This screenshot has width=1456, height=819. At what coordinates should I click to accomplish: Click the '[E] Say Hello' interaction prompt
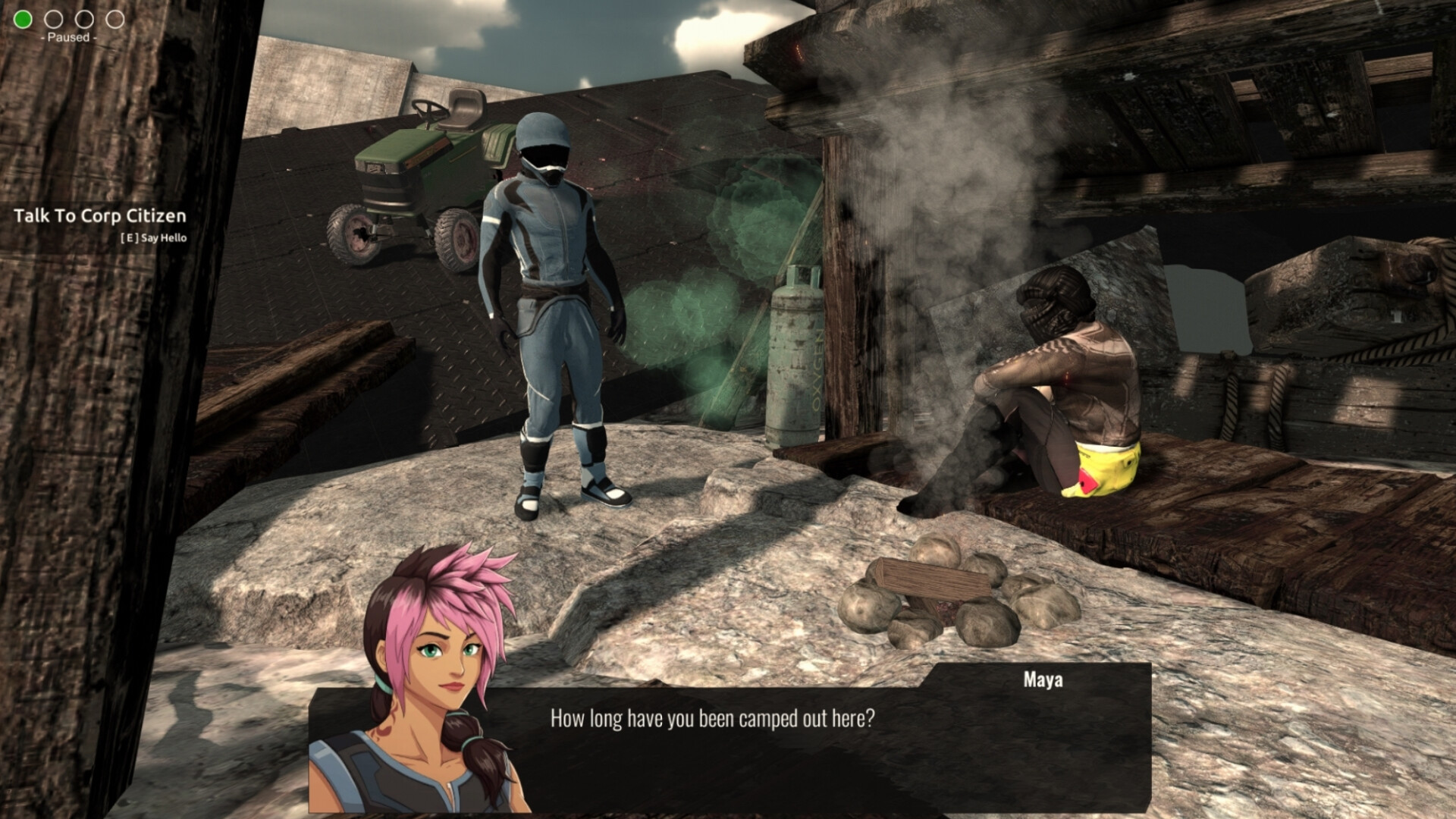(155, 237)
